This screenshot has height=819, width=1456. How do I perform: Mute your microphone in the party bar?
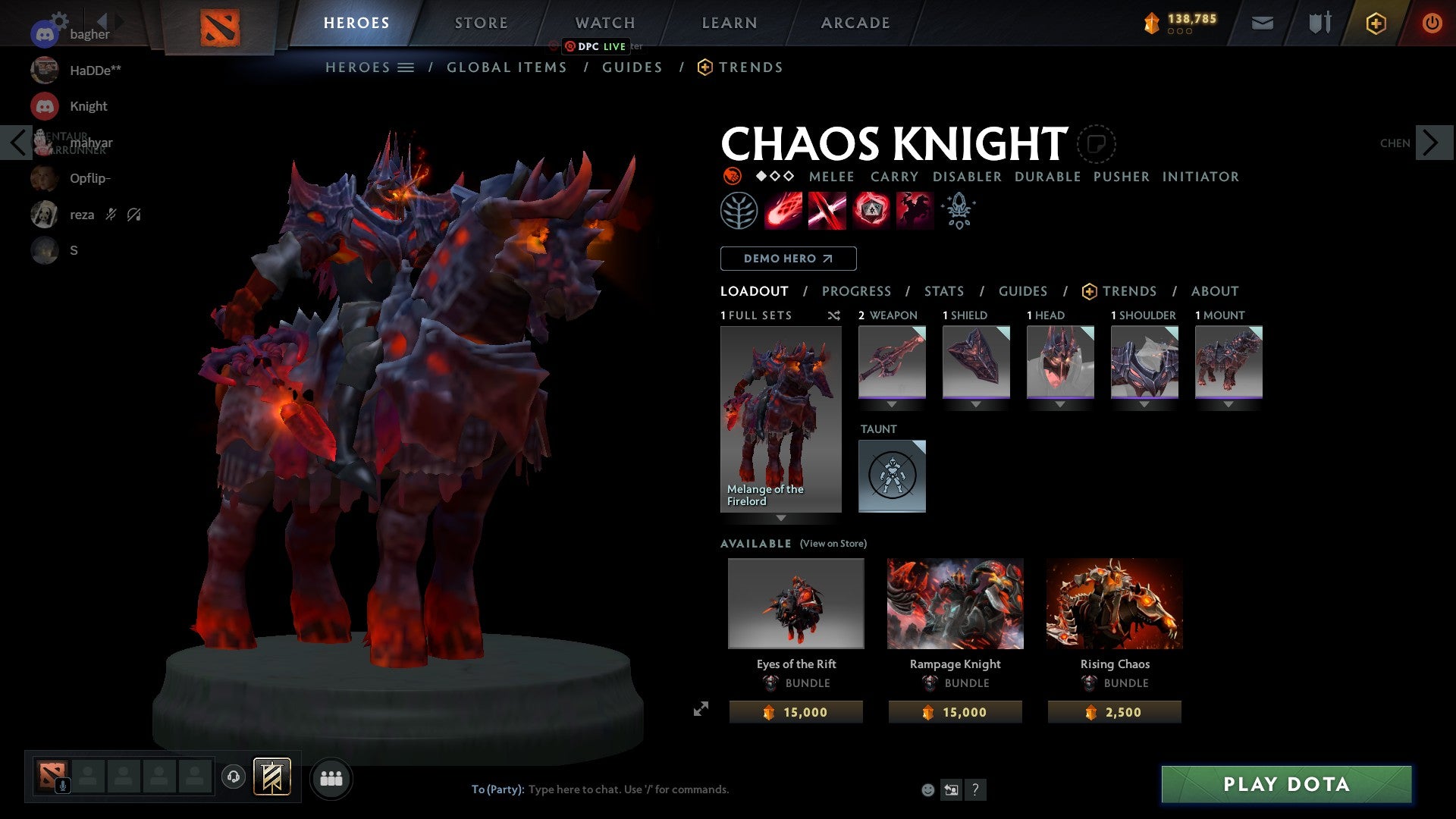pyautogui.click(x=62, y=786)
